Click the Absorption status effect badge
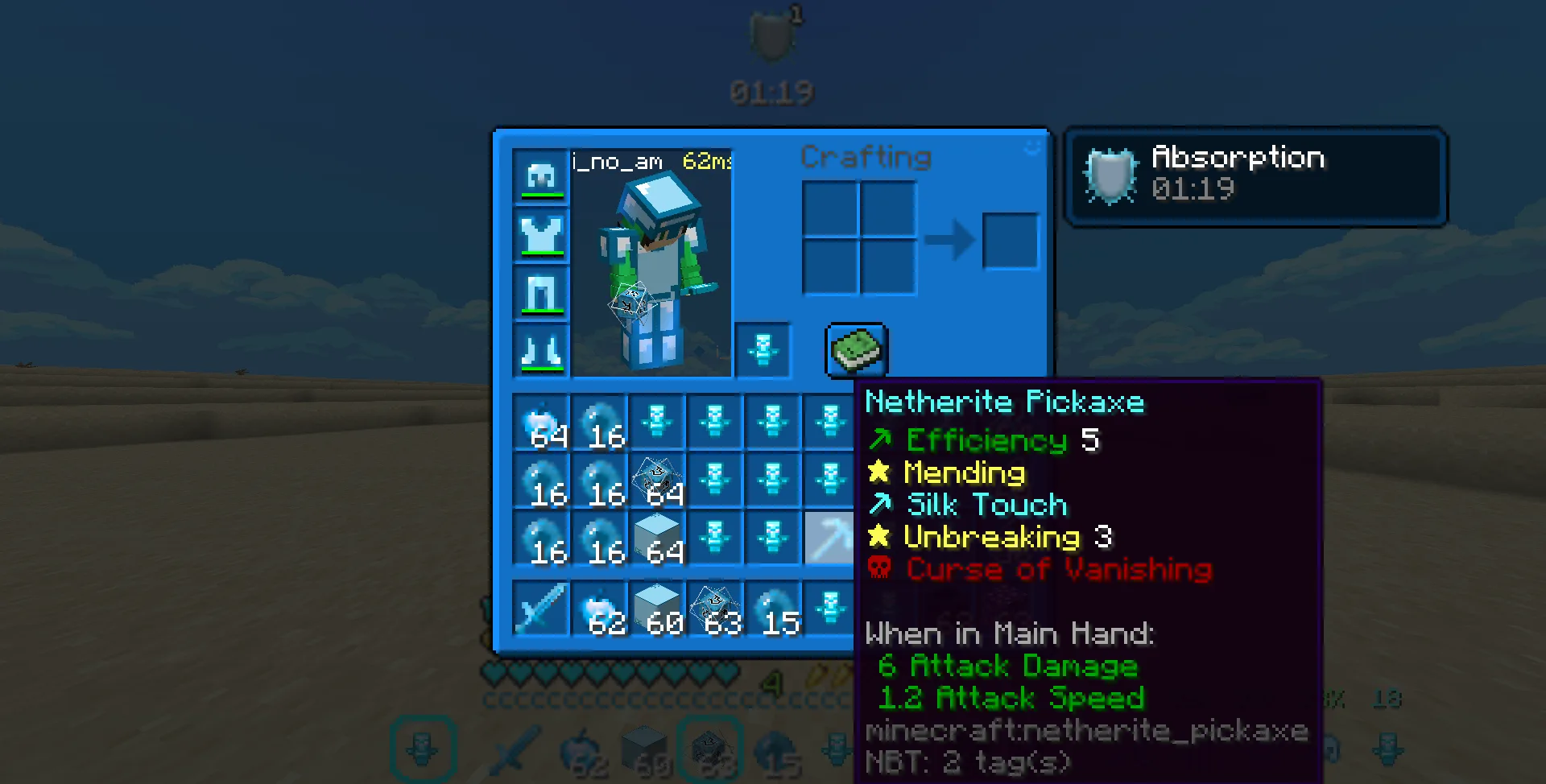 pyautogui.click(x=1256, y=175)
